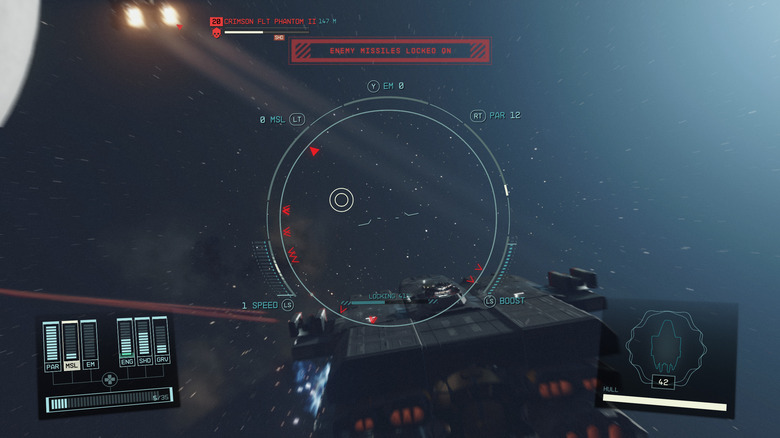
Task: Select the GRV grav drive power column
Action: [161, 338]
